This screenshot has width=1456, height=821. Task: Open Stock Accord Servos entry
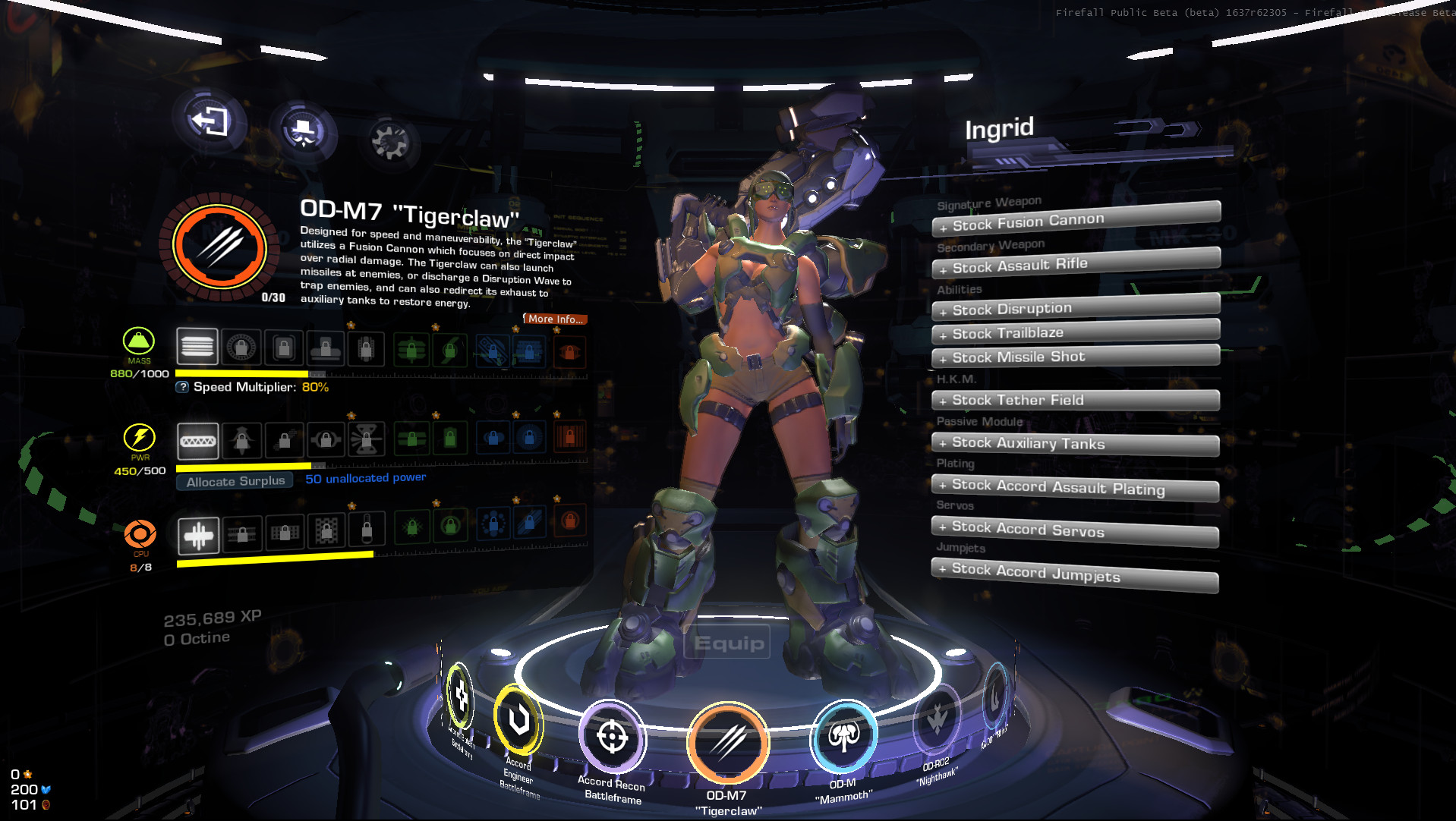[x=1075, y=530]
